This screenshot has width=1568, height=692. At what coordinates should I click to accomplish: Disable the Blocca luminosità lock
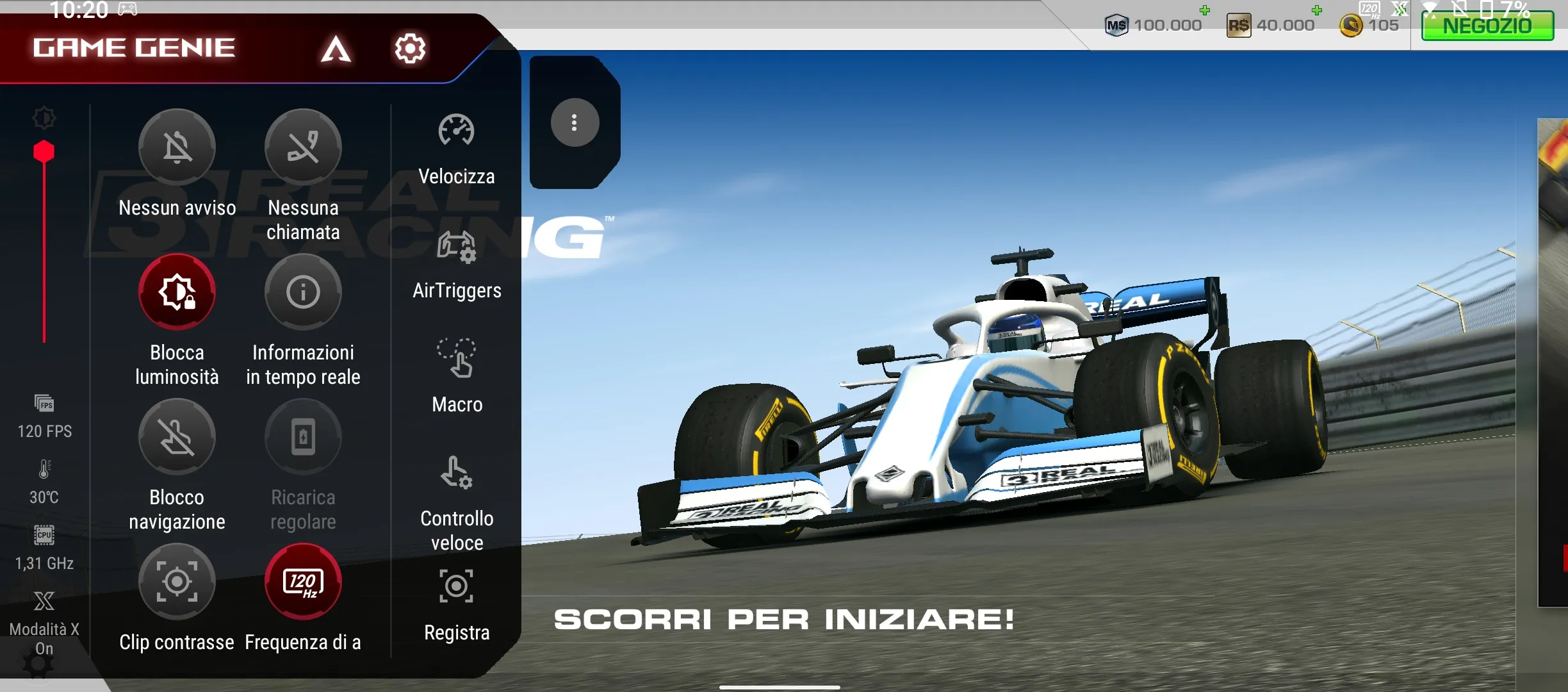pos(177,292)
